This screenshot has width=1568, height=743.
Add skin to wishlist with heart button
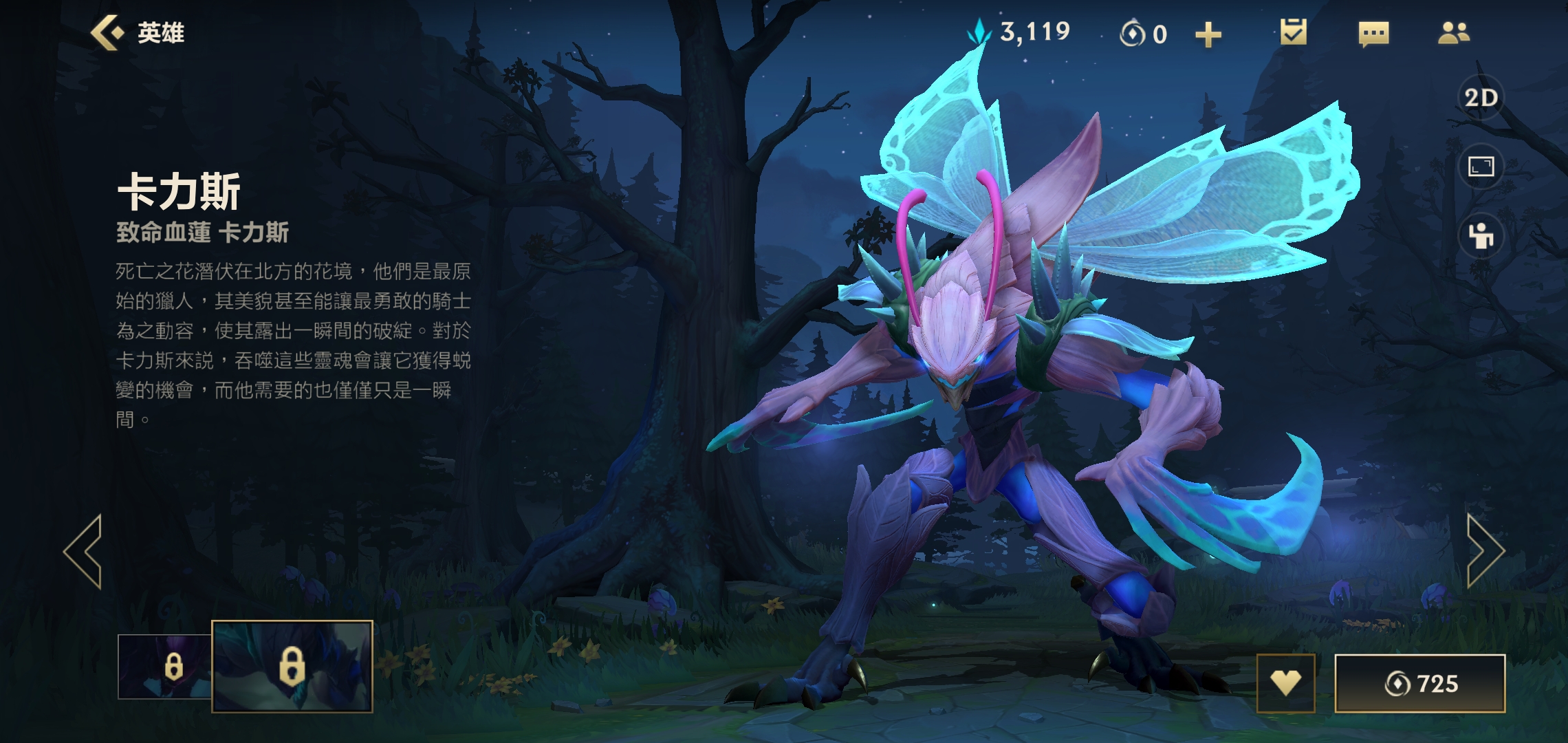click(x=1285, y=682)
